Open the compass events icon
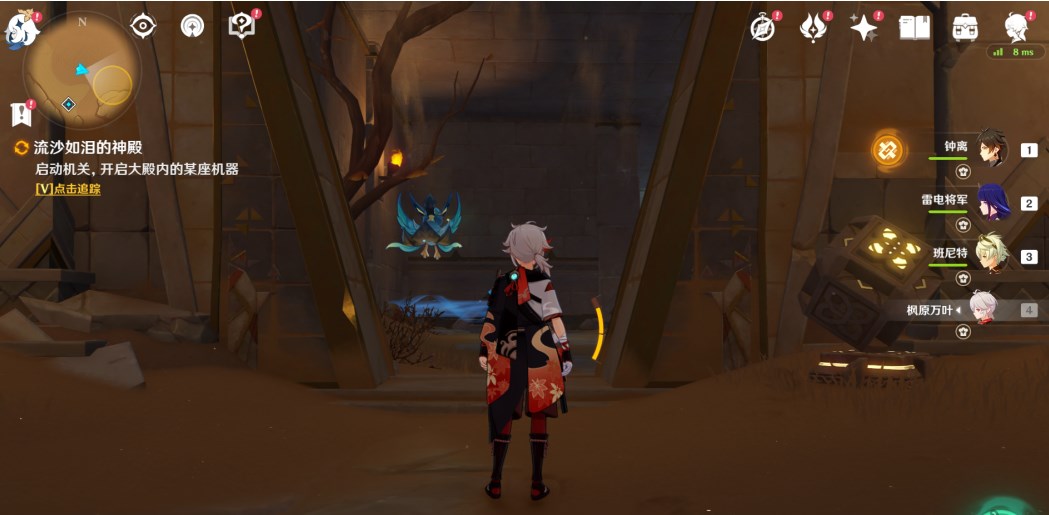Screen dimensions: 1049x515 click(x=764, y=28)
